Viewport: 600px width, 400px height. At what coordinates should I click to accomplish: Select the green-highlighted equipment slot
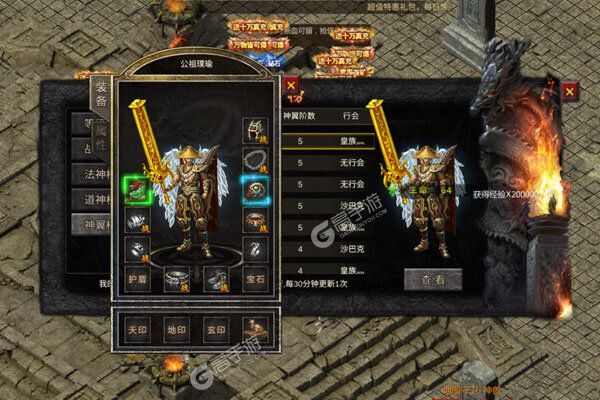137,187
